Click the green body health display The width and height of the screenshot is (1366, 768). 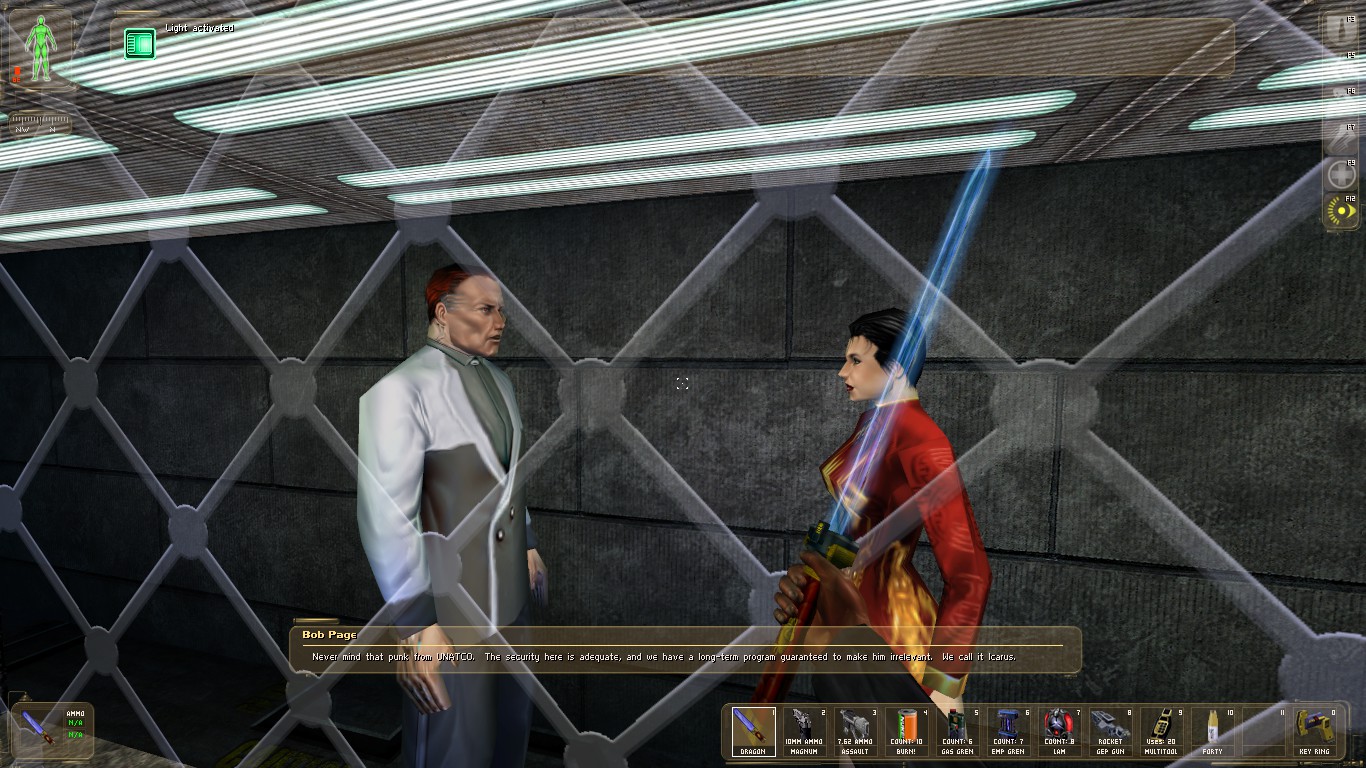point(41,48)
